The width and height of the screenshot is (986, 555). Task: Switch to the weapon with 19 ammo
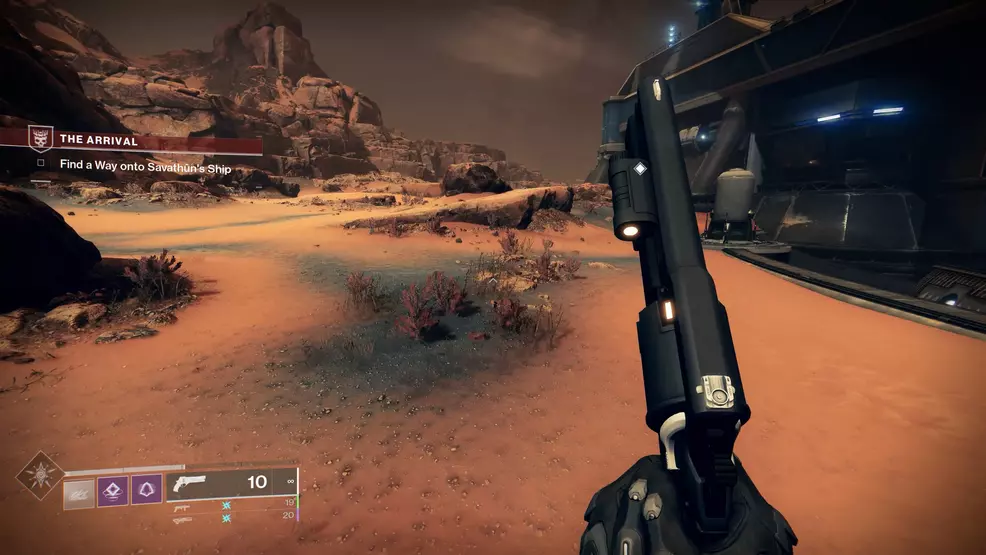(182, 505)
